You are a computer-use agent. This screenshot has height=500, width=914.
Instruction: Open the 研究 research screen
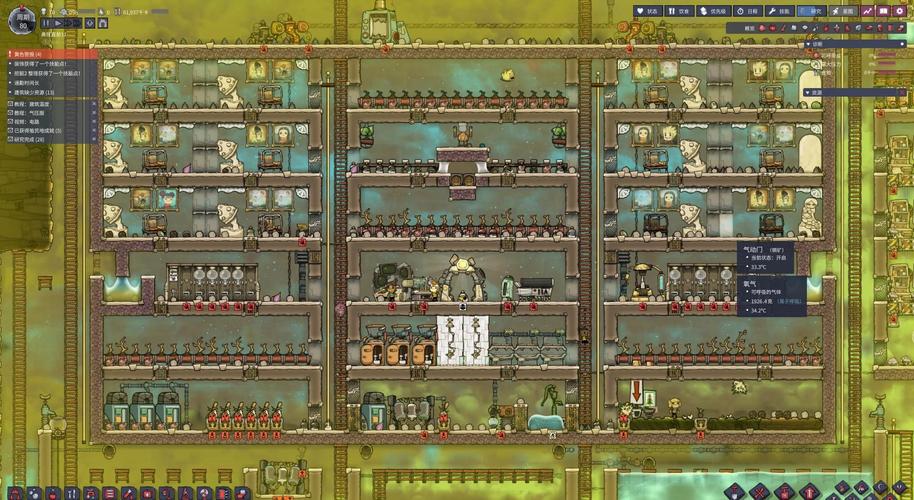(x=812, y=11)
